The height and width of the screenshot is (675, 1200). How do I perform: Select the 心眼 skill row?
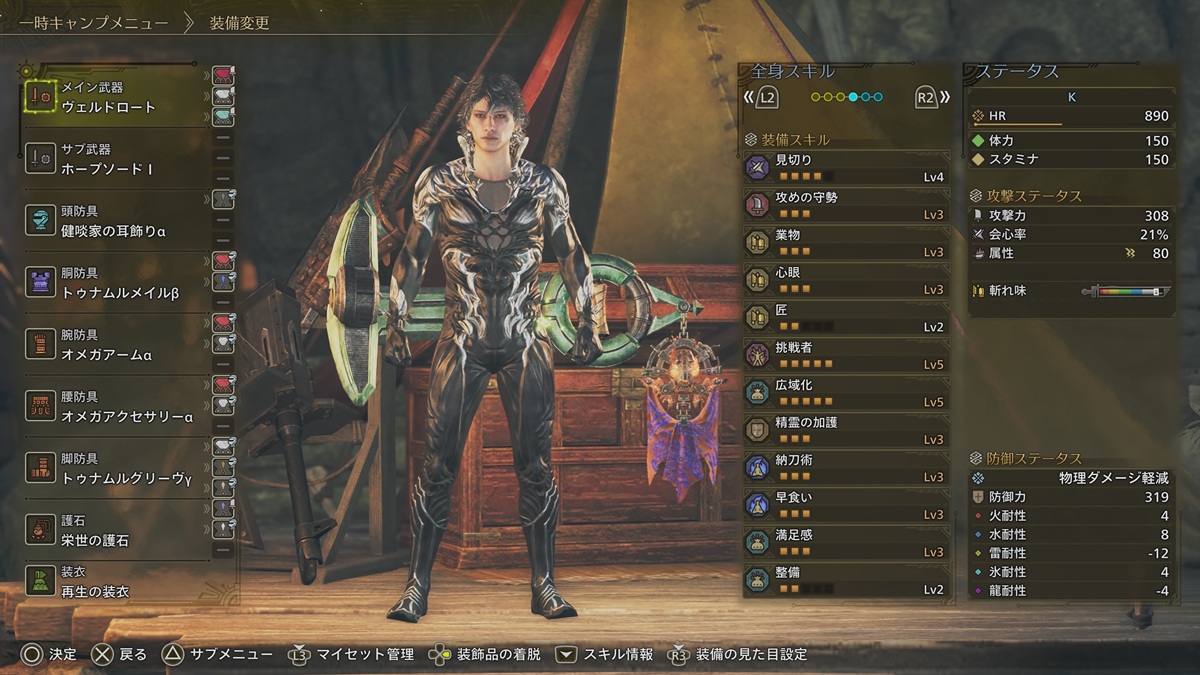pyautogui.click(x=846, y=280)
